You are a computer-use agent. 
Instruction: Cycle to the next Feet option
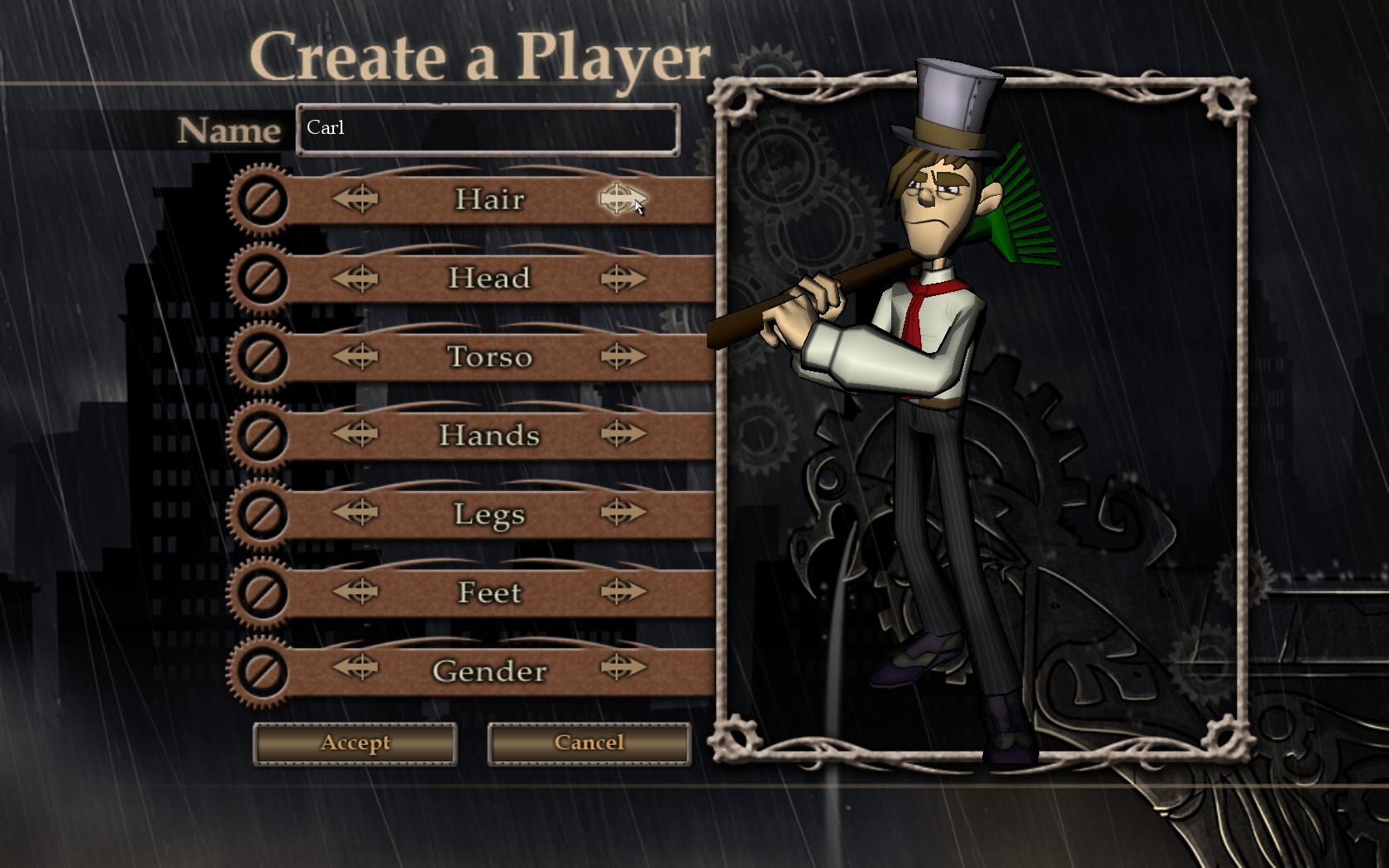click(x=622, y=591)
